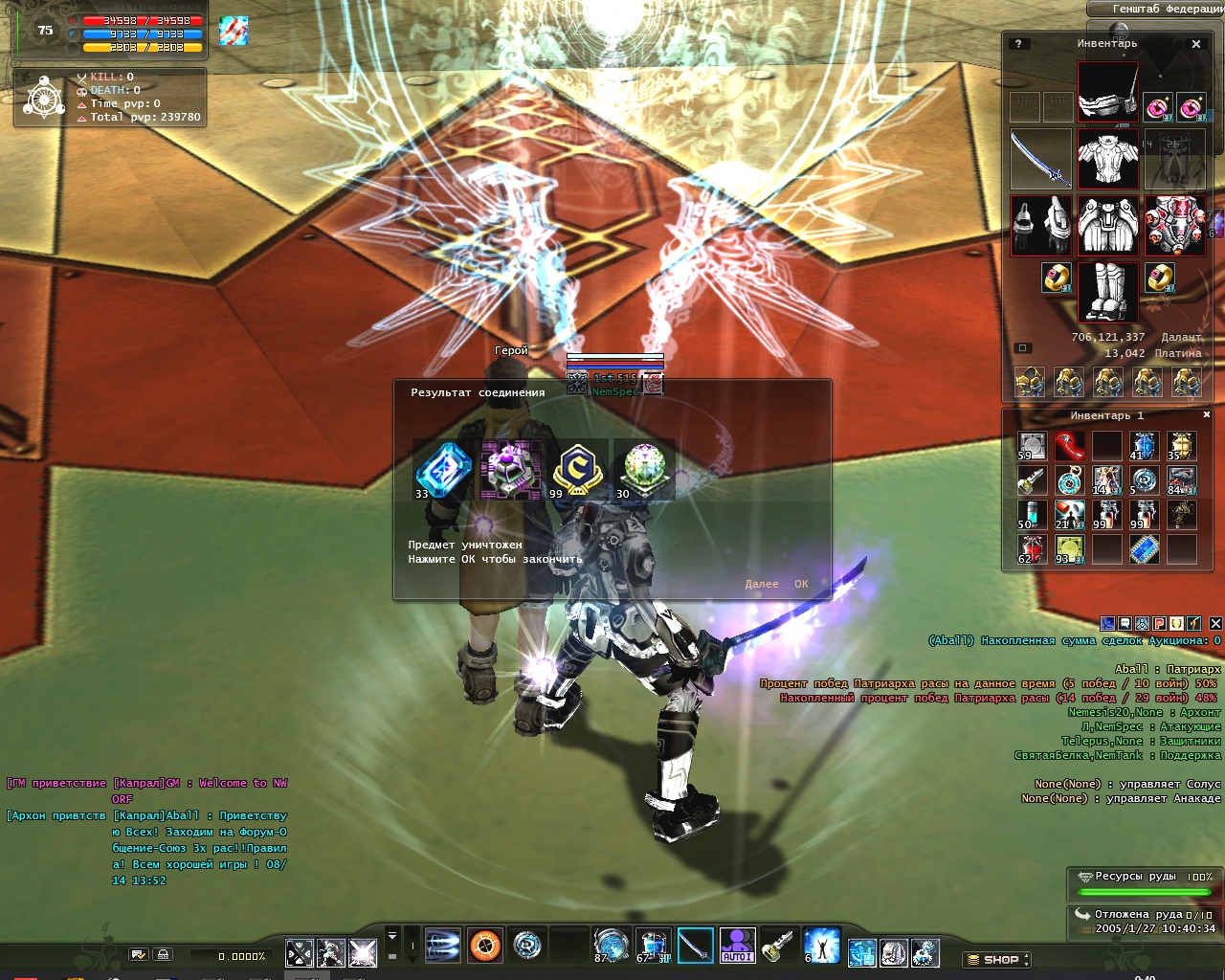Pick the red claw item in the bag
Viewport: 1225px width, 980px height.
point(1069,446)
